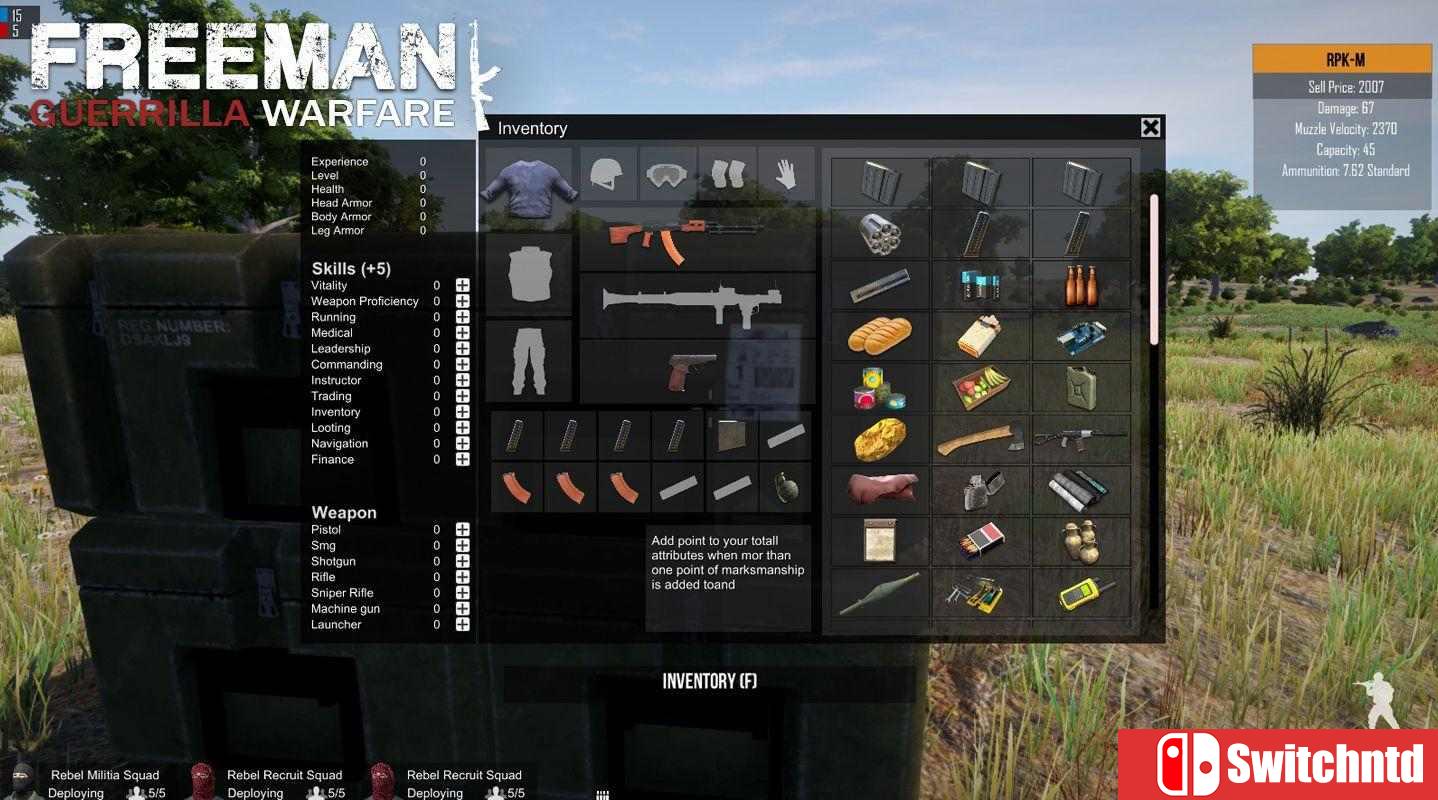
Task: Click the pair of grenades in the loot grid
Action: tap(1081, 540)
